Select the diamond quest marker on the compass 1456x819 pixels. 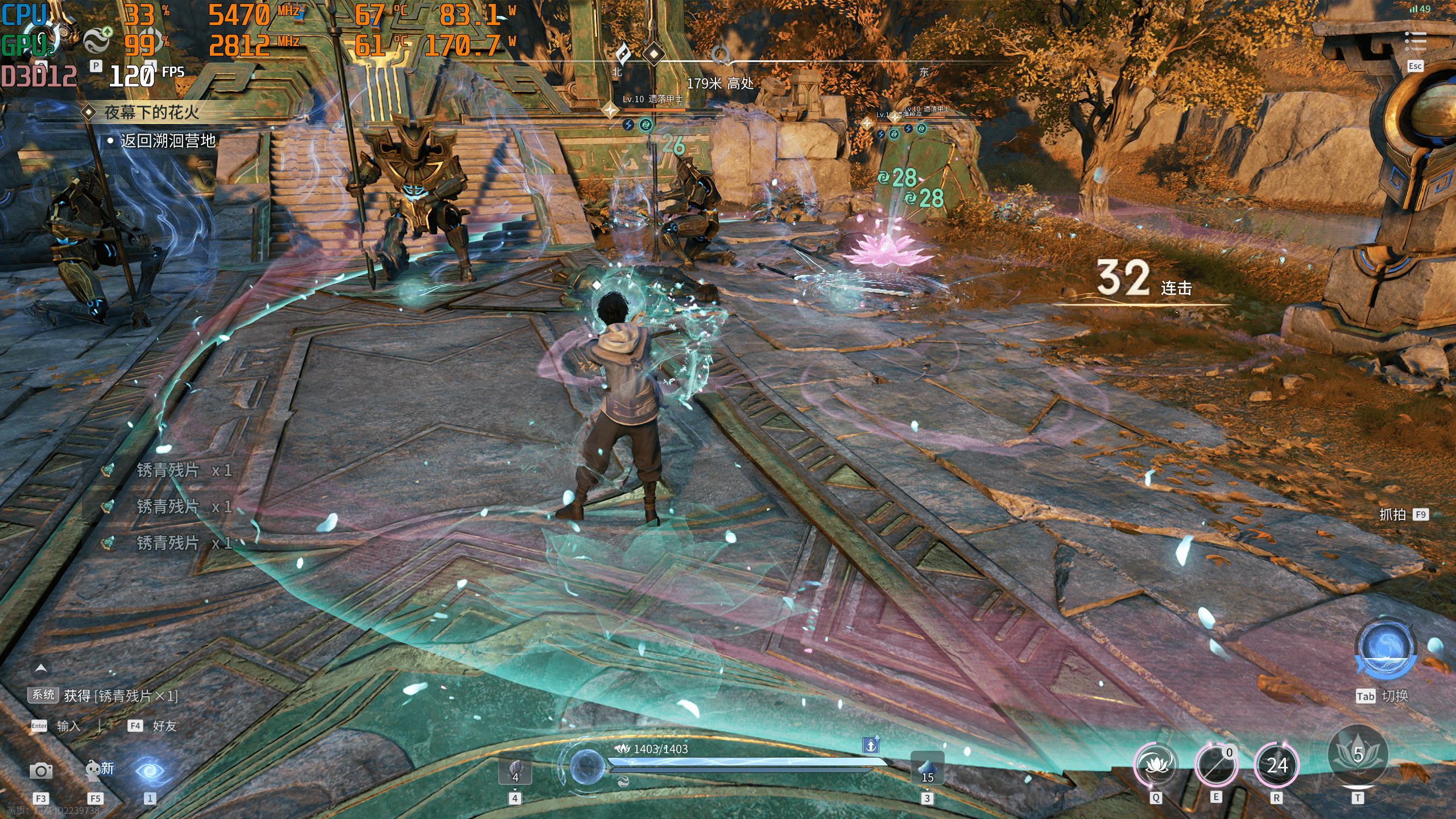tap(654, 54)
